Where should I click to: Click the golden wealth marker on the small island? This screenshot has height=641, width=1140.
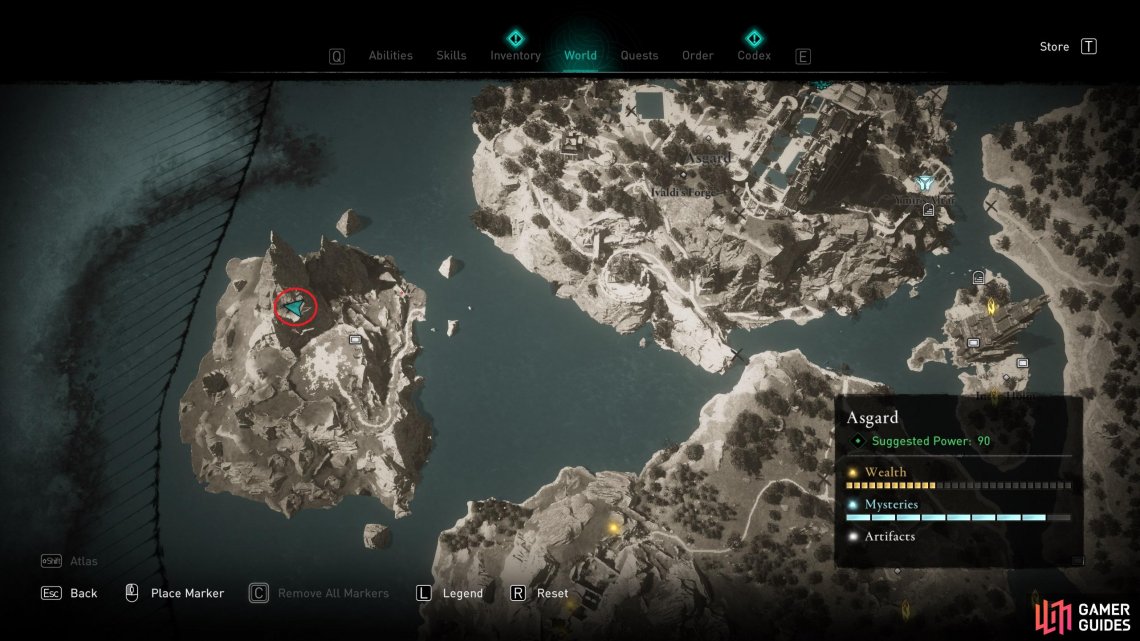tap(992, 306)
